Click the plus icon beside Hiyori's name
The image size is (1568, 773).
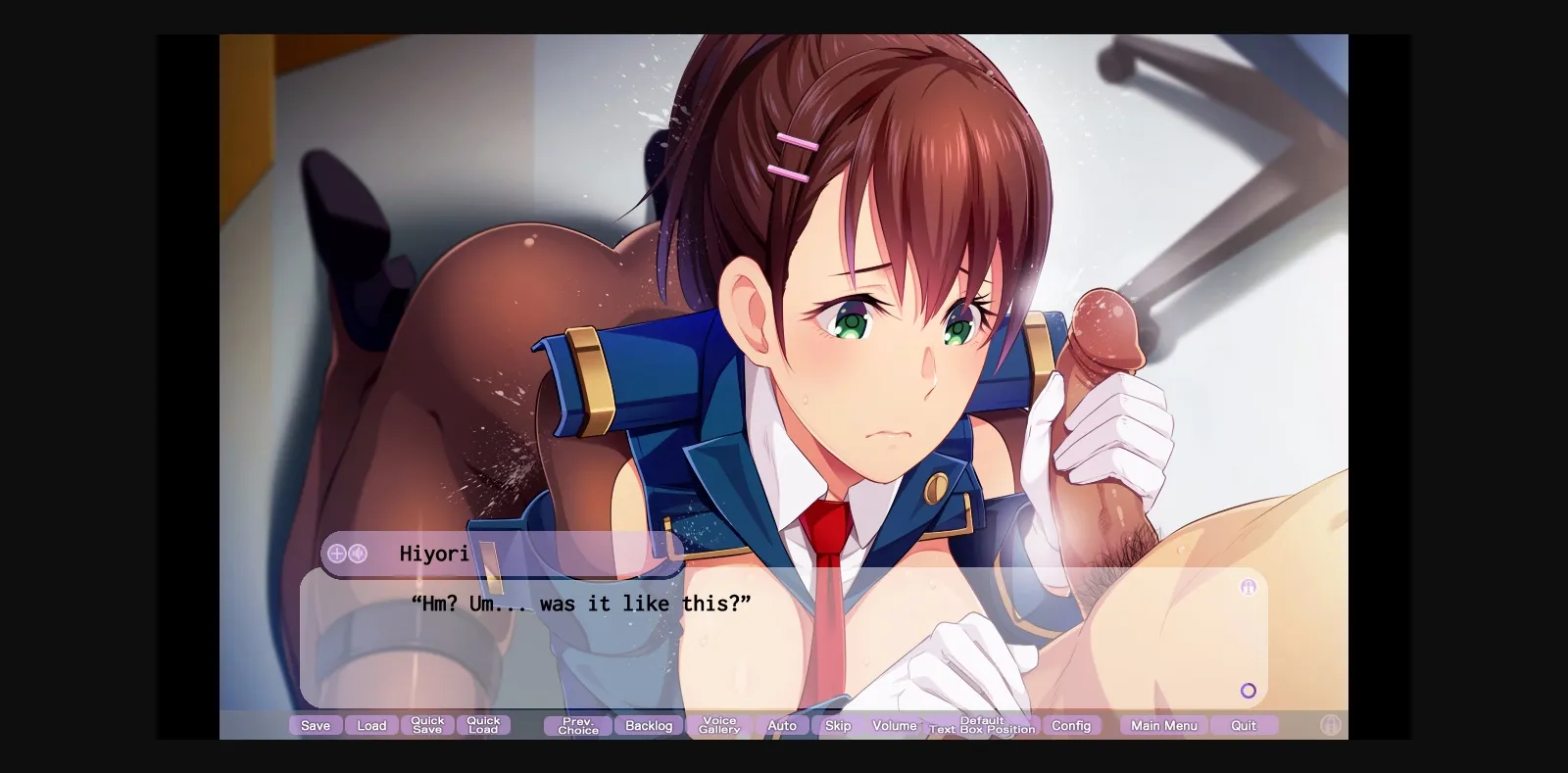tap(336, 554)
